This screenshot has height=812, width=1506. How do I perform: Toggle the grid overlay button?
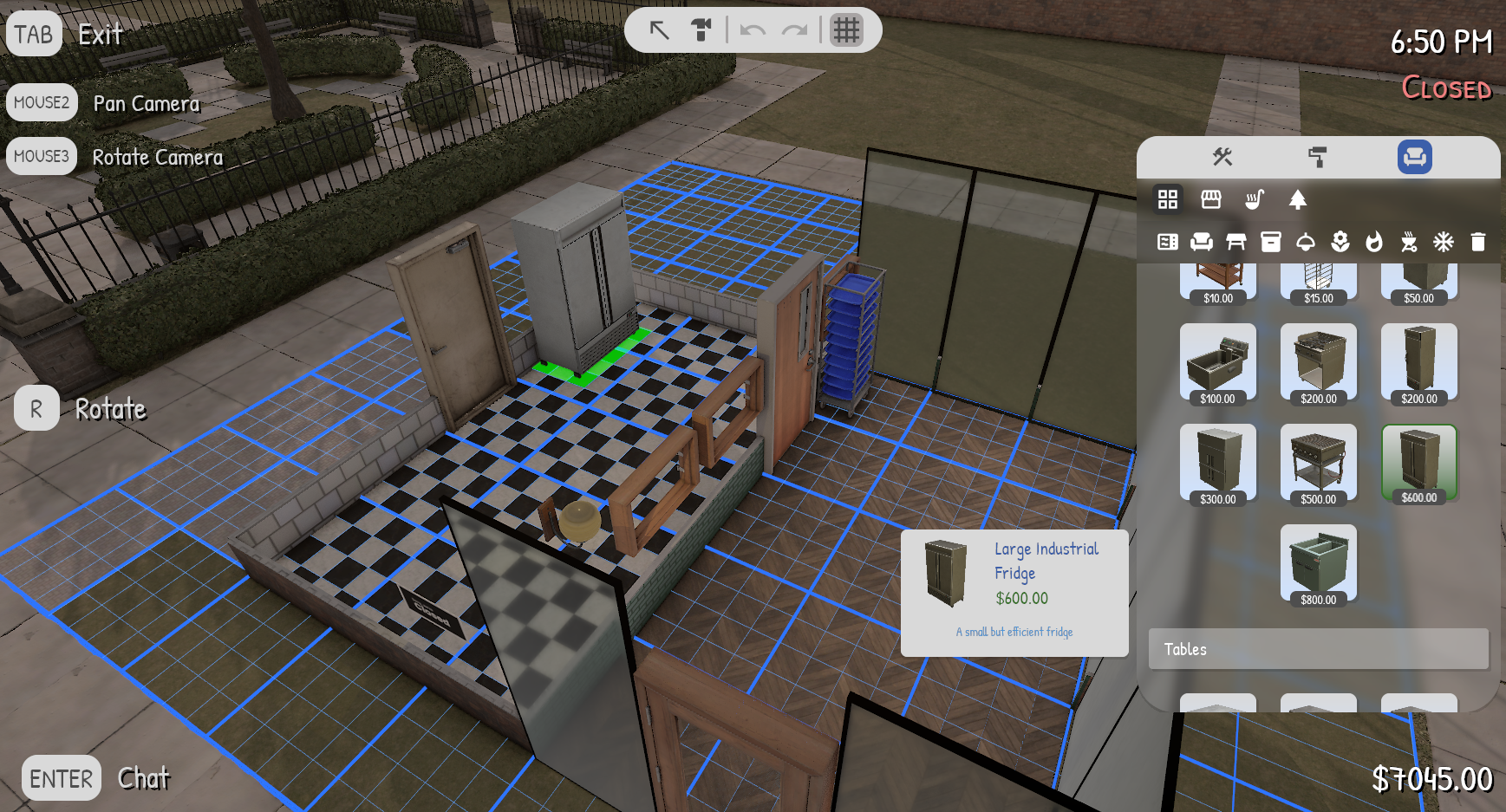click(846, 30)
